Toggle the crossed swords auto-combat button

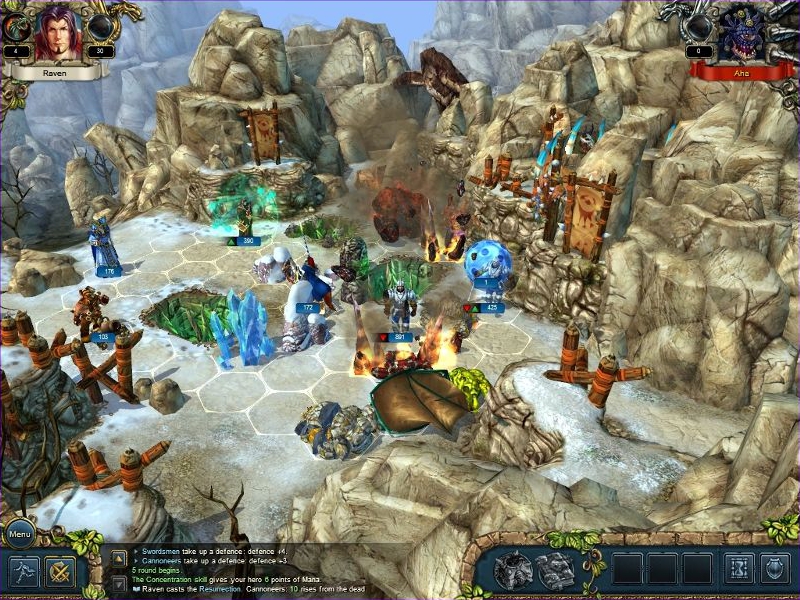[x=60, y=572]
